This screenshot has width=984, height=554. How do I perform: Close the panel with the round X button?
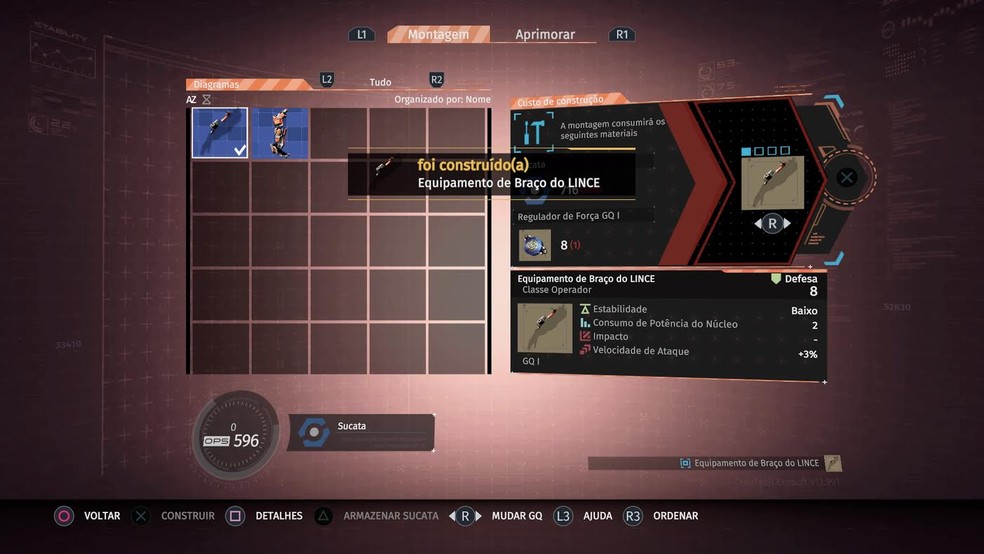pyautogui.click(x=846, y=178)
